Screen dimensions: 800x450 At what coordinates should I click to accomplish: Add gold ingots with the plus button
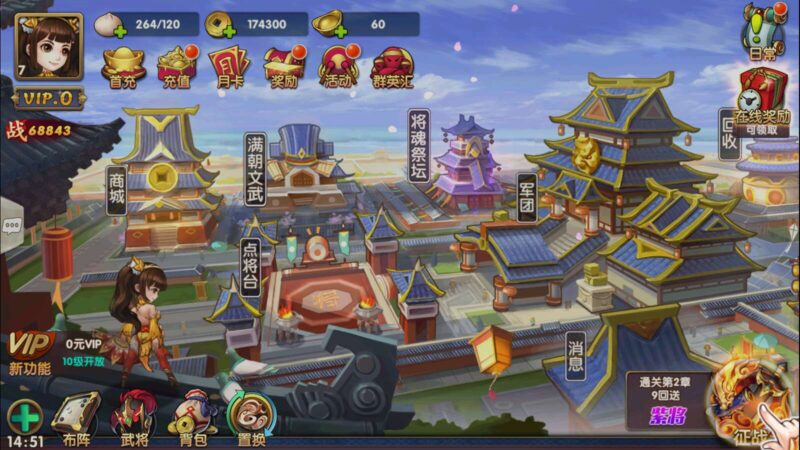[338, 31]
